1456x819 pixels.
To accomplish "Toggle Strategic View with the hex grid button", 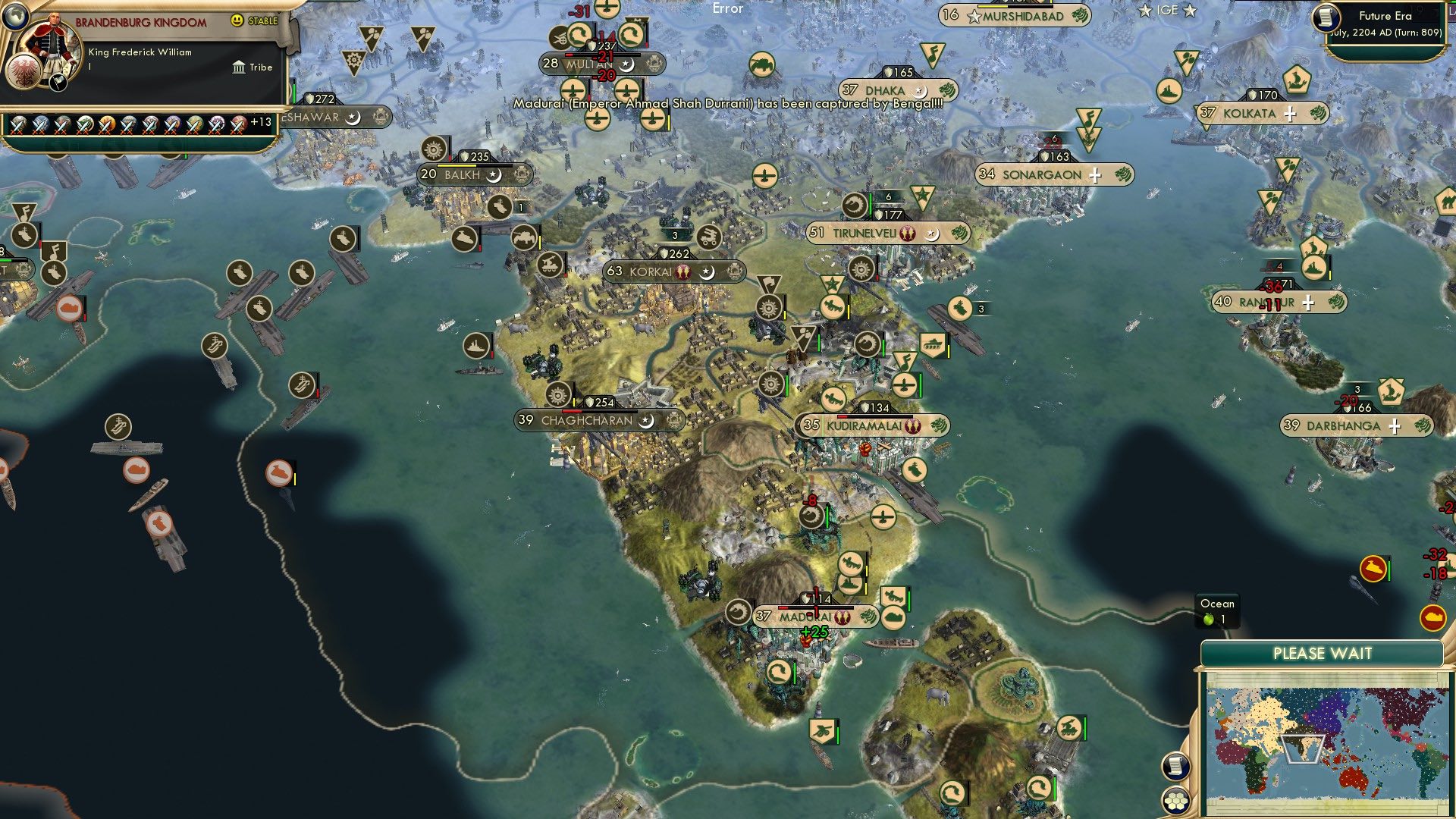I will click(1175, 801).
